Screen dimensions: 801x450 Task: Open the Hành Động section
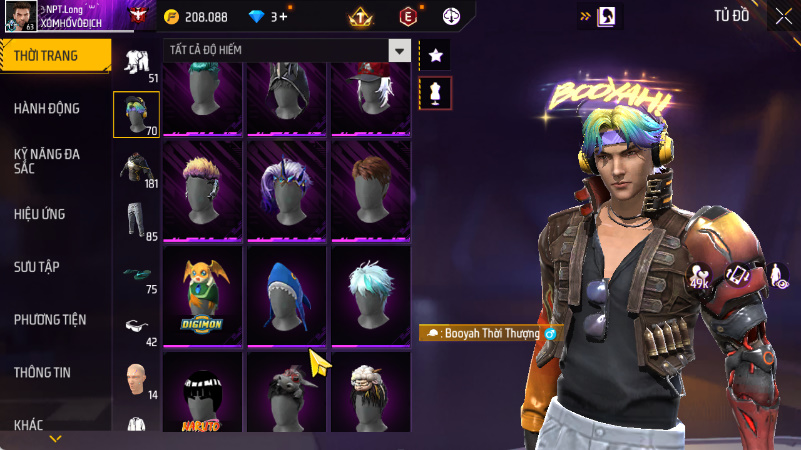pos(47,108)
